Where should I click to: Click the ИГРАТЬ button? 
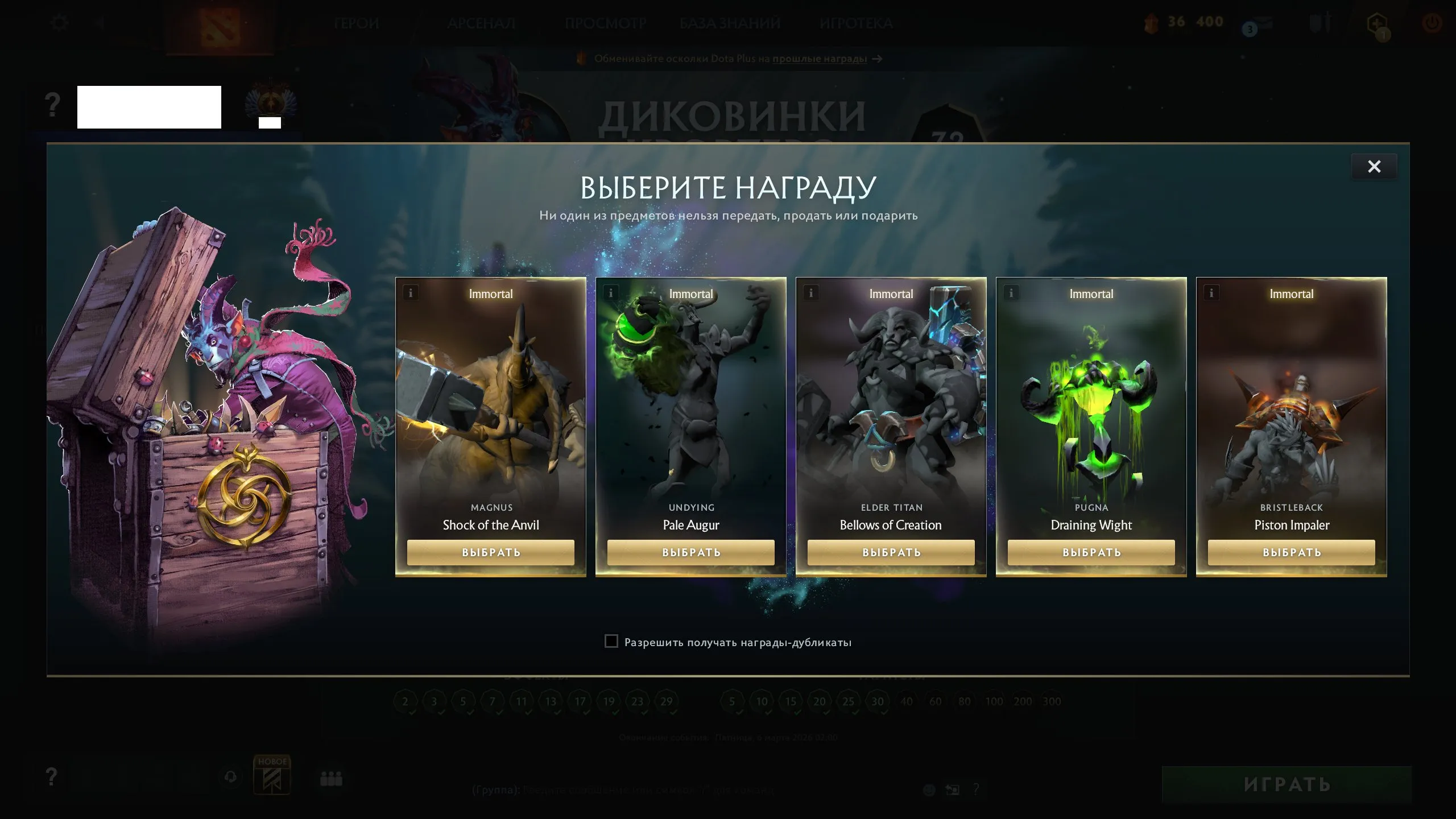point(1287,784)
